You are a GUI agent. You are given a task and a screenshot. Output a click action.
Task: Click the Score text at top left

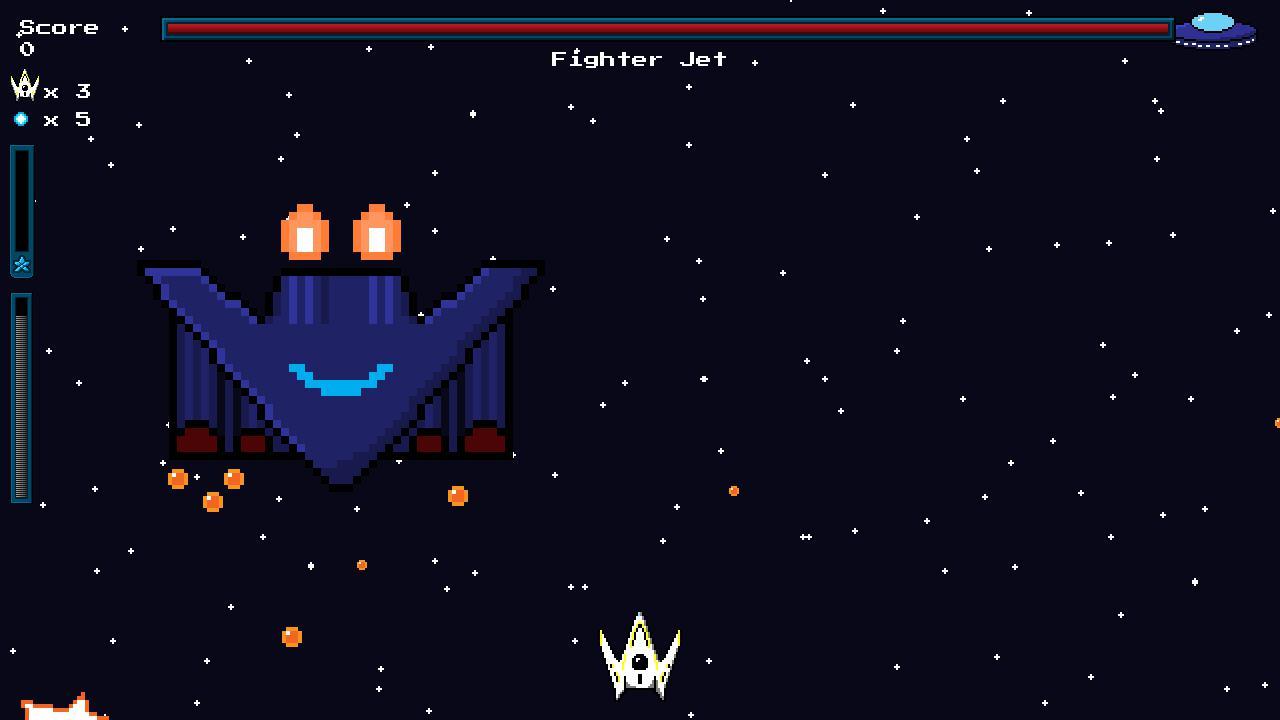60,27
